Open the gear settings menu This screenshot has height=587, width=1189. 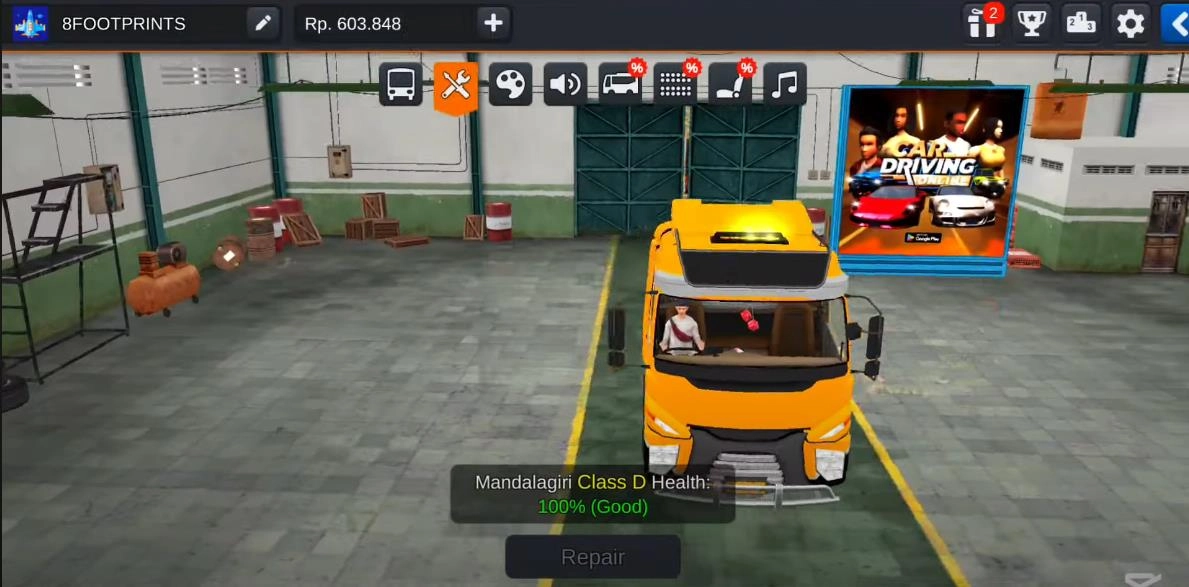tap(1130, 23)
